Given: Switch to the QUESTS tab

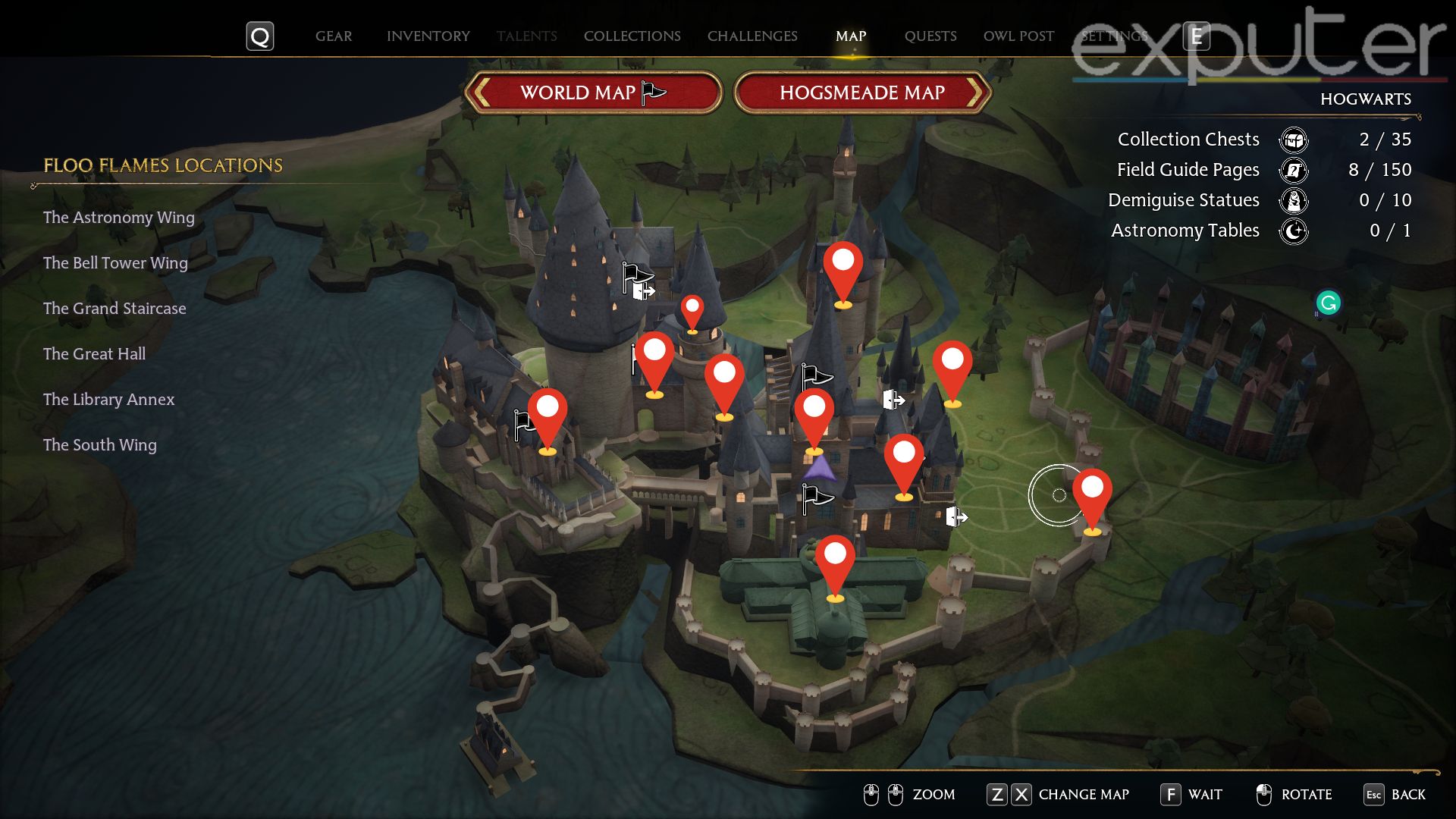Looking at the screenshot, I should (931, 36).
